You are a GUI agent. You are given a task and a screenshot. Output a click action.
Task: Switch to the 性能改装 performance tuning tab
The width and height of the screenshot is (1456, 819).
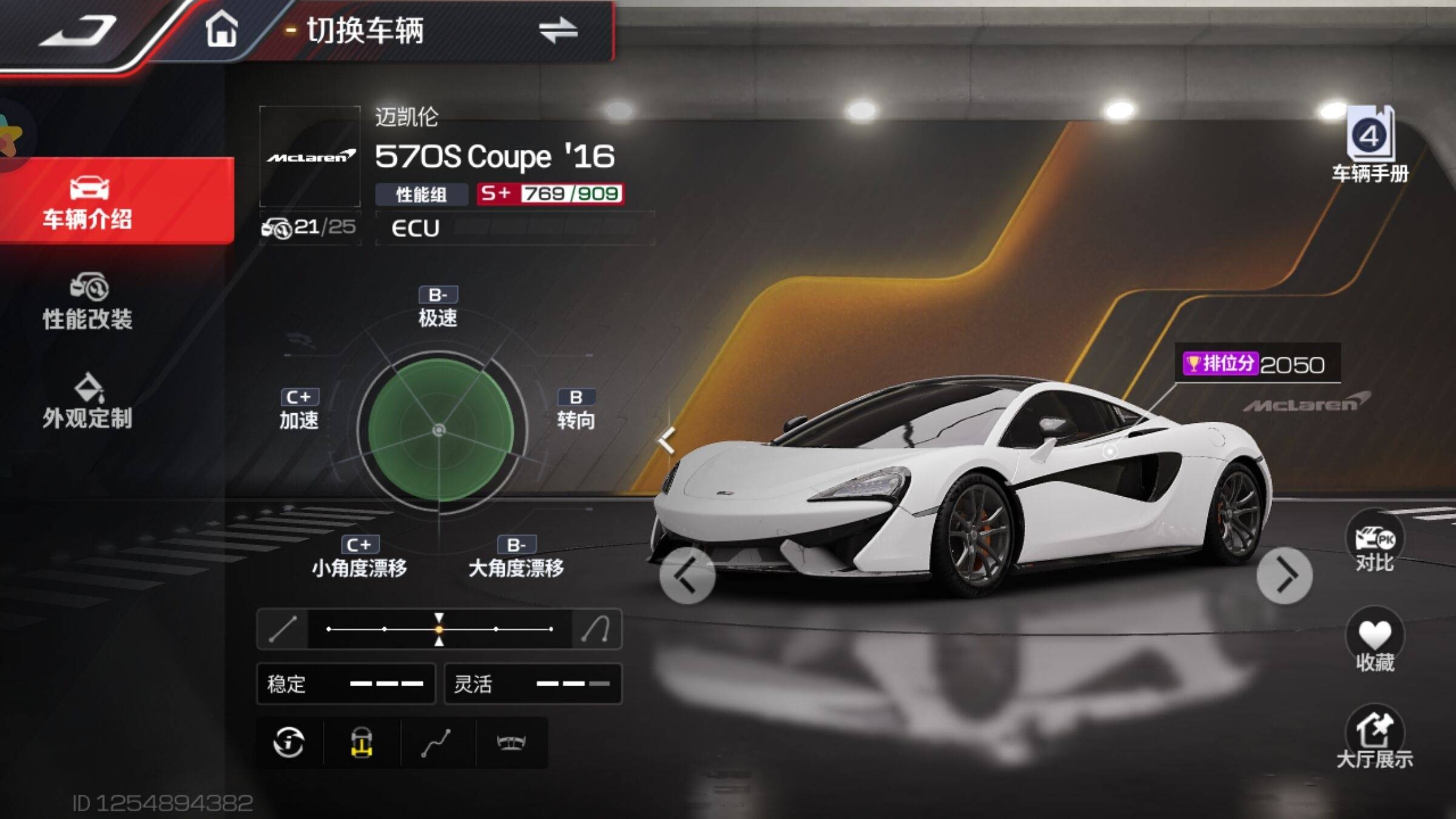pyautogui.click(x=89, y=302)
